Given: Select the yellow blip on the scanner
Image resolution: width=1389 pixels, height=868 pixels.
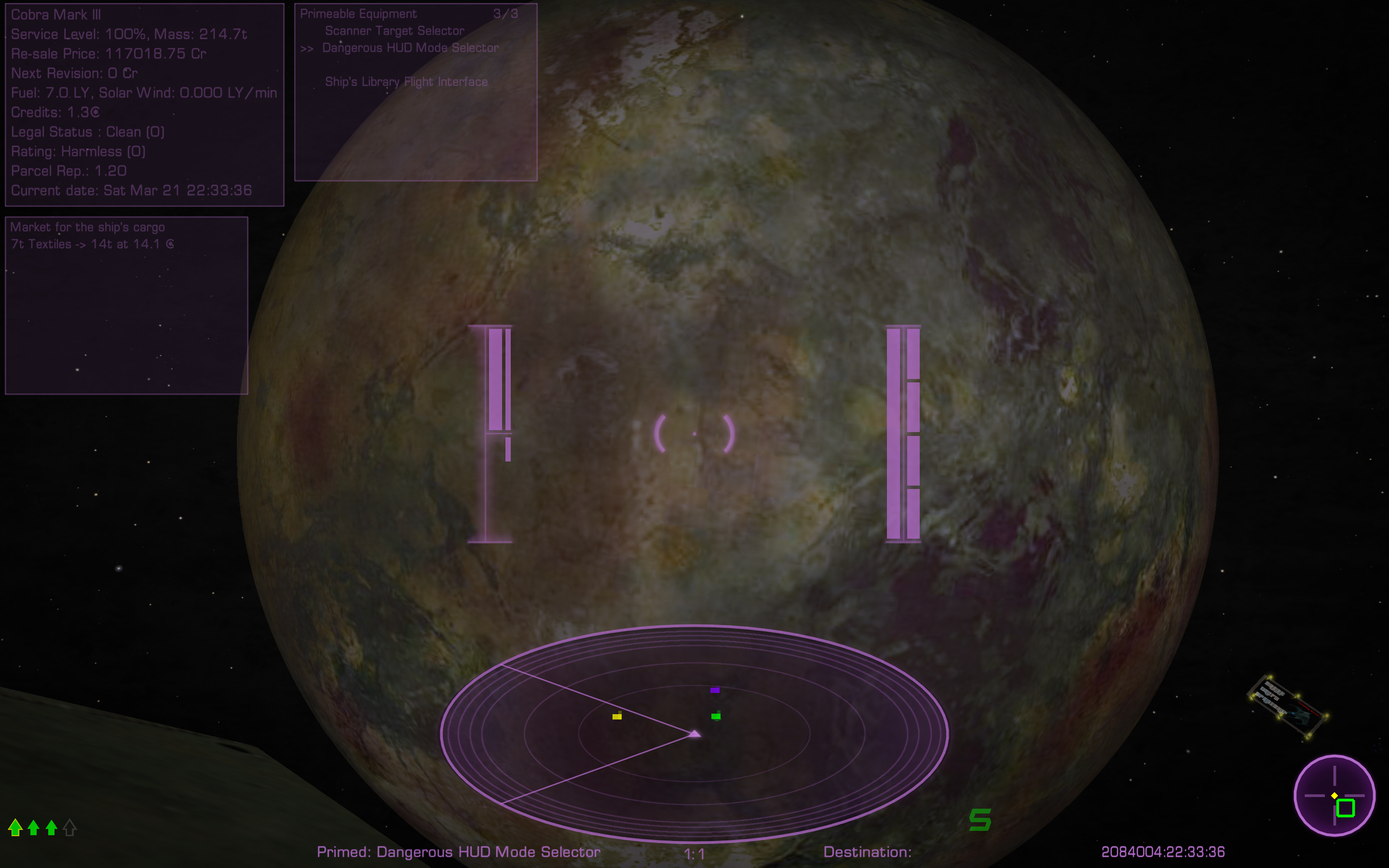Looking at the screenshot, I should pos(617,717).
